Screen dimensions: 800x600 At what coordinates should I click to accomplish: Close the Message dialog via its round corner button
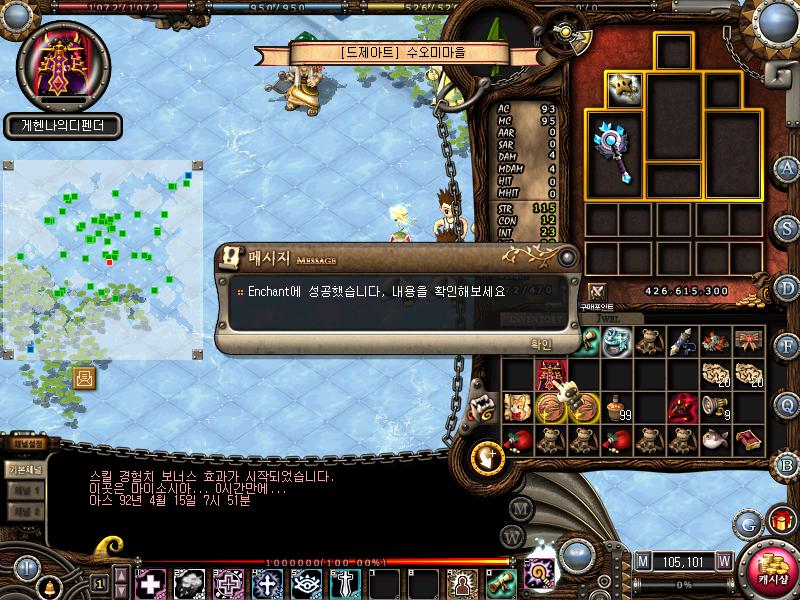[x=567, y=257]
